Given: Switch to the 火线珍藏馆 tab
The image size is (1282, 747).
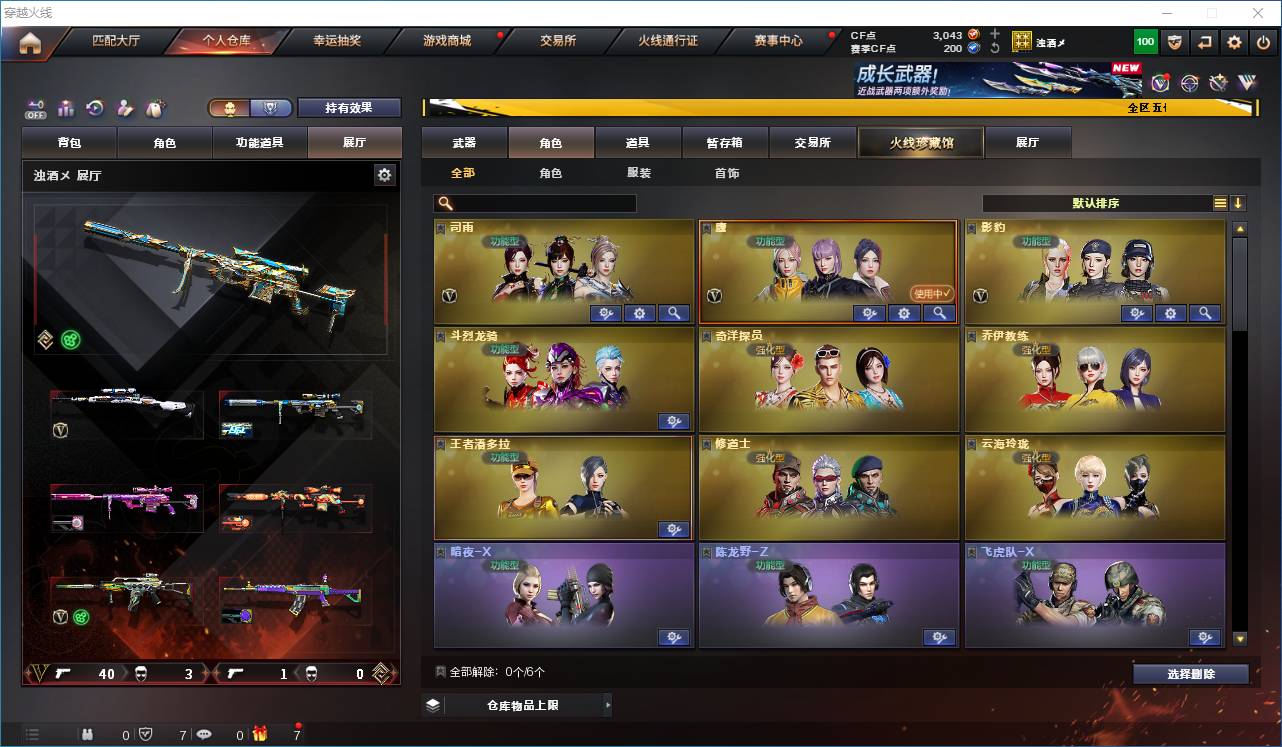Looking at the screenshot, I should [919, 142].
